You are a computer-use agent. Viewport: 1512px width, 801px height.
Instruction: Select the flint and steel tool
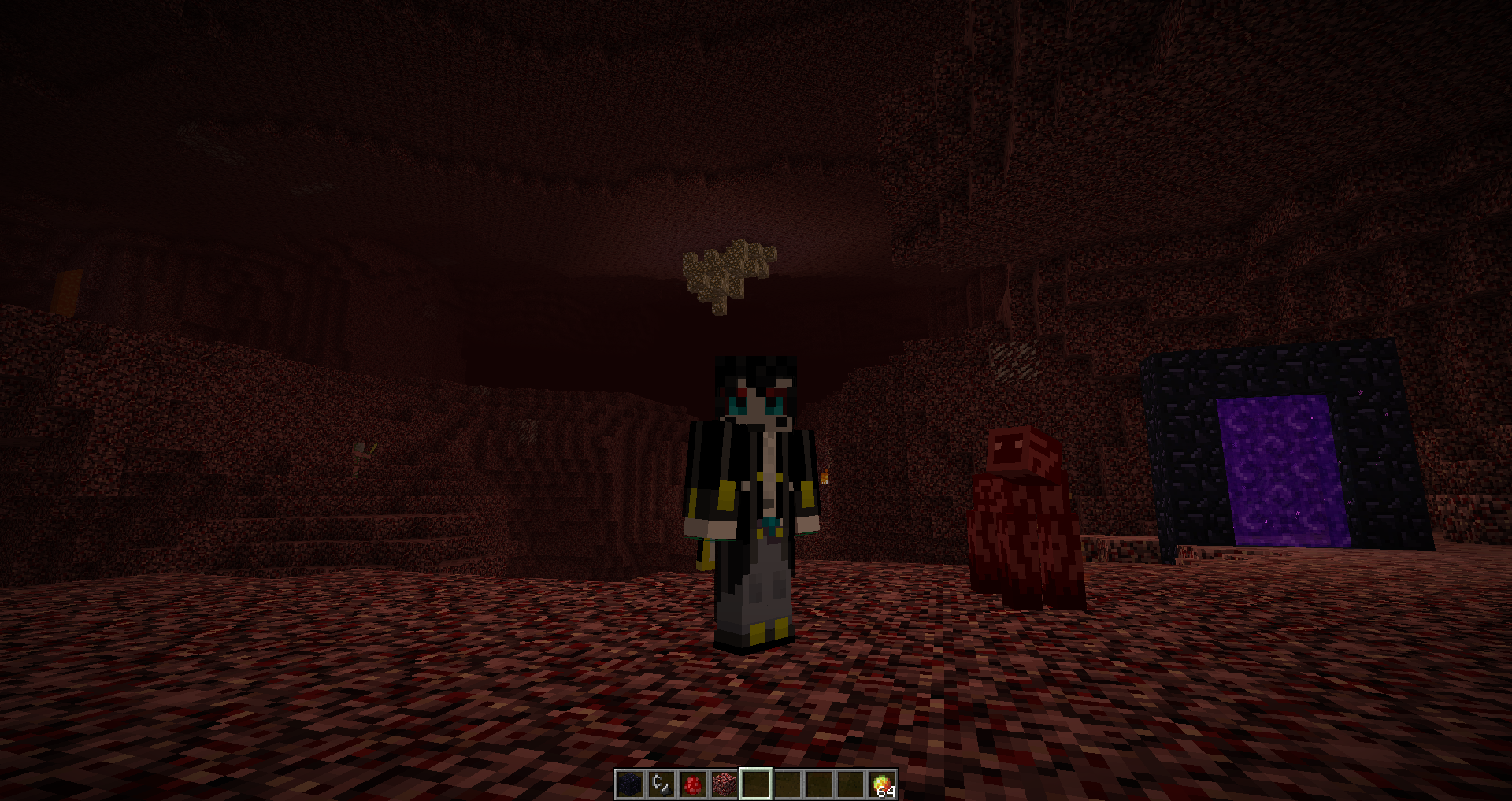coord(660,785)
